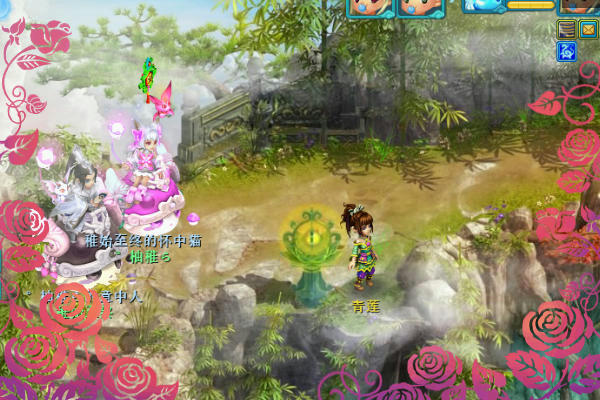Screen dimensions: 600x400
Task: Select the first team member portrait
Action: tap(371, 7)
